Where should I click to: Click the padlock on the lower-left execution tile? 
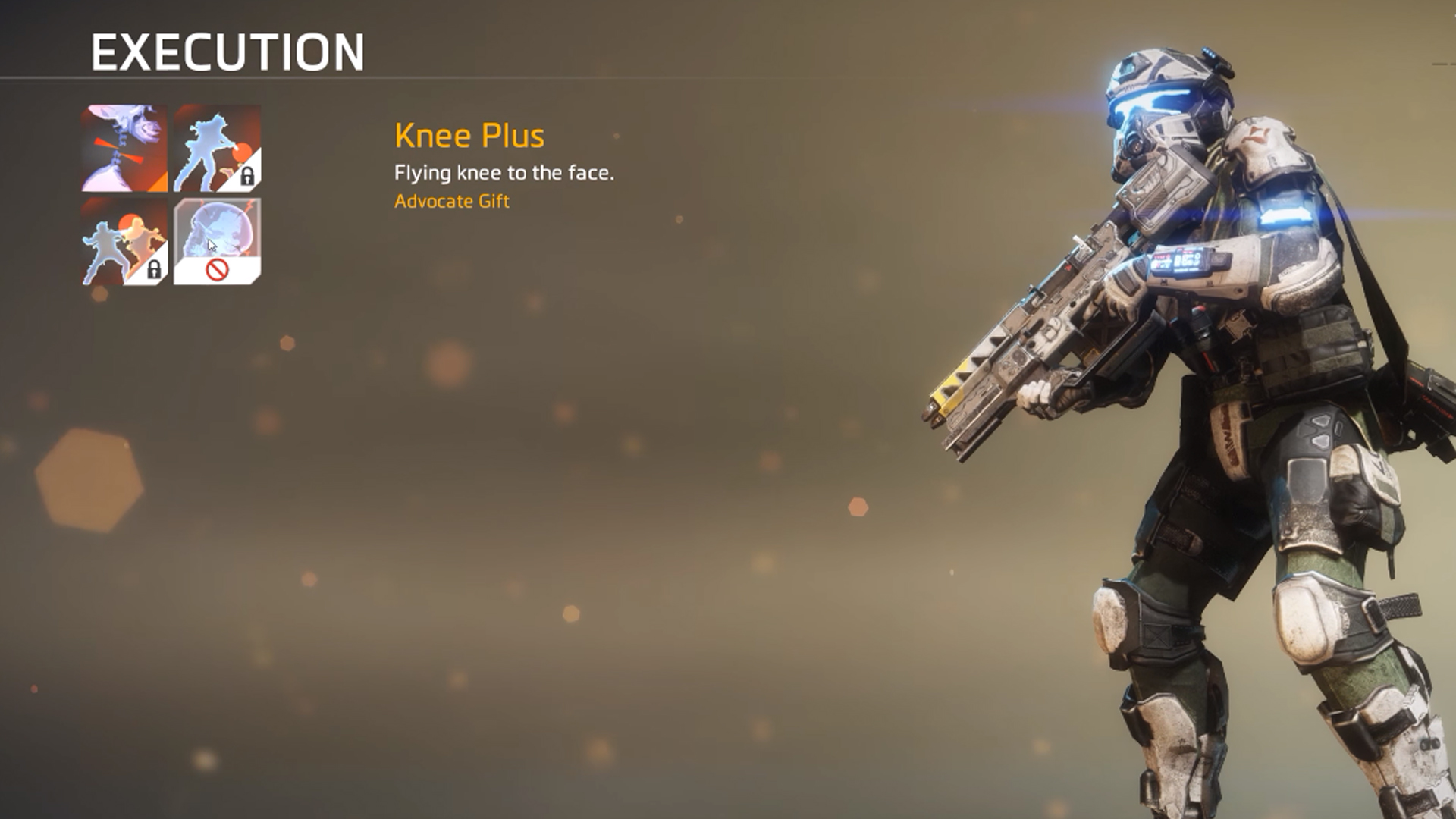(x=154, y=268)
